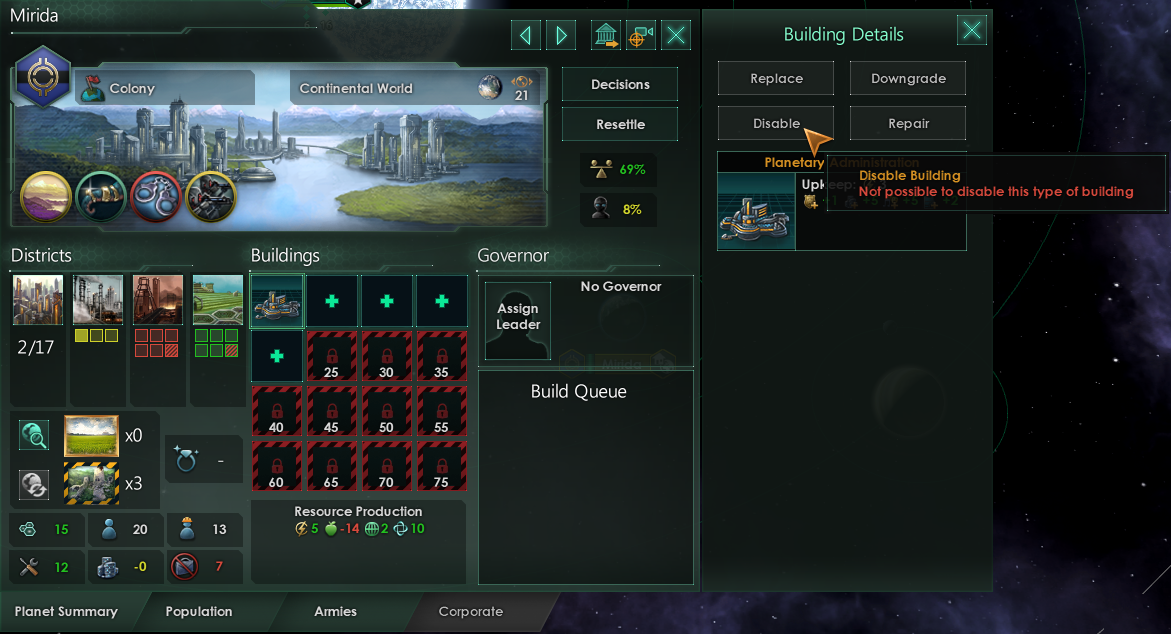This screenshot has height=634, width=1171.
Task: Replace the selected building
Action: (x=776, y=79)
